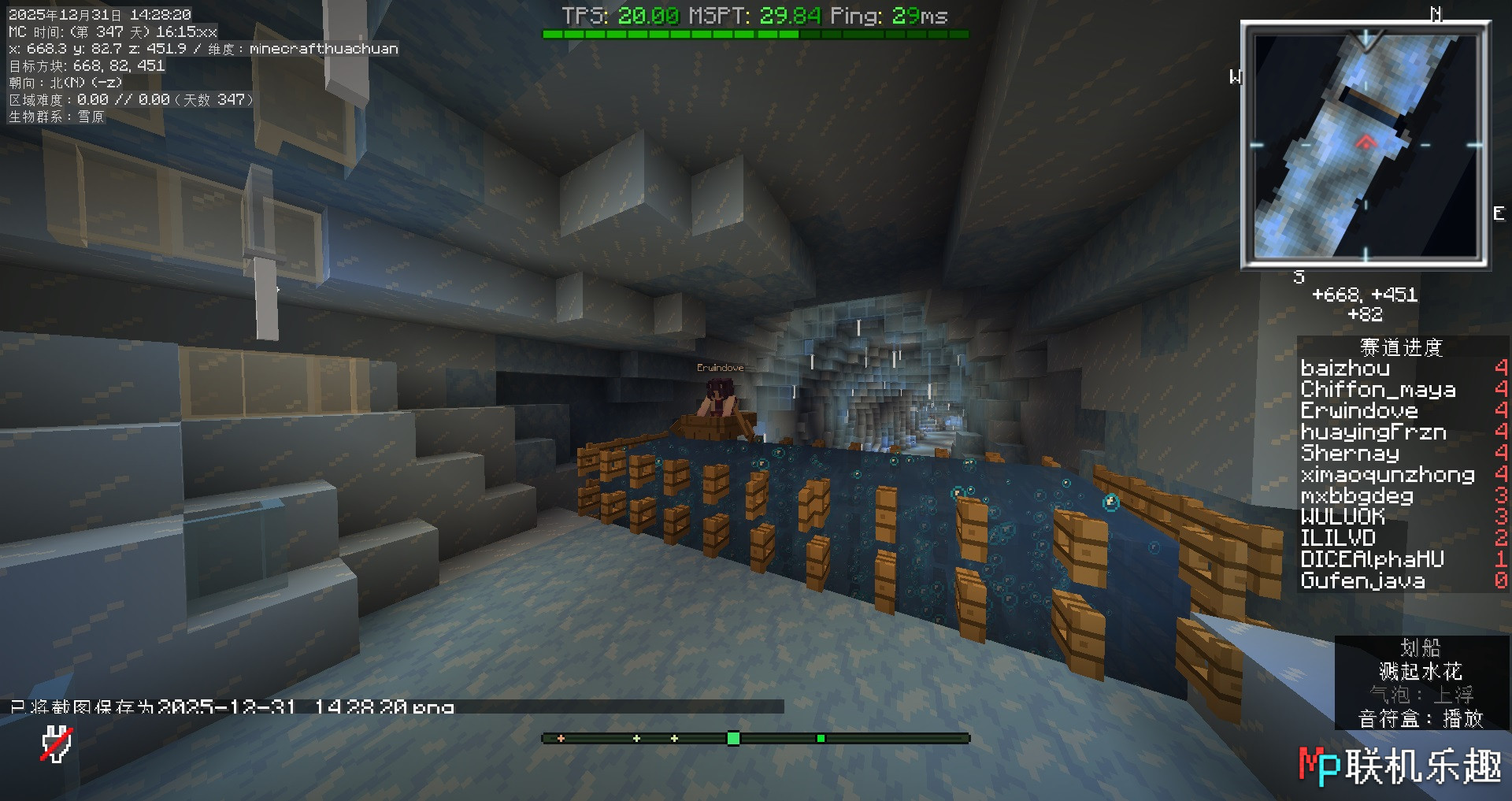
Task: Click the Erwindove player nametag above the boat
Action: (x=721, y=366)
